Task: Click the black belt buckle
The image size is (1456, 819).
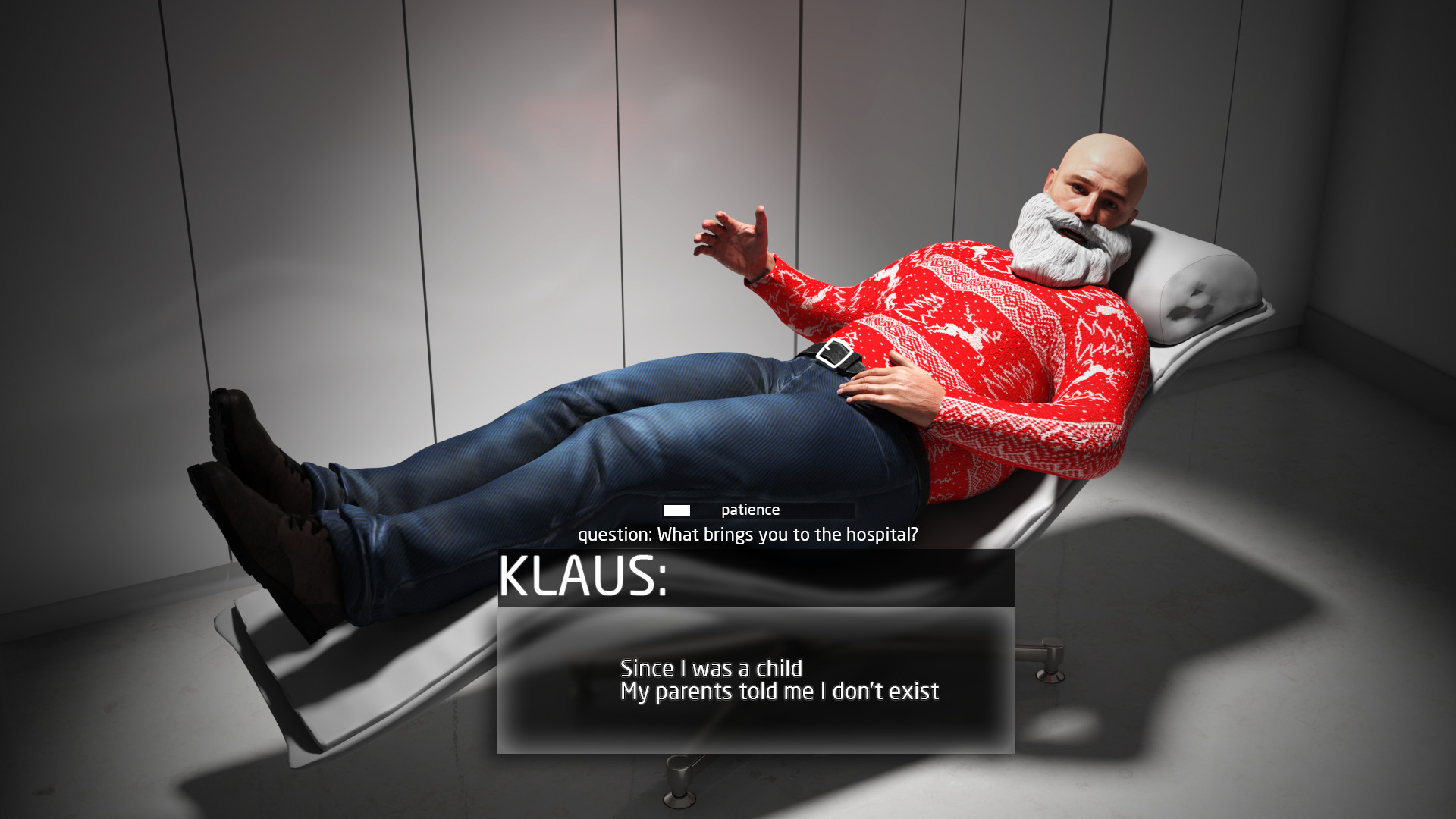Action: 833,354
